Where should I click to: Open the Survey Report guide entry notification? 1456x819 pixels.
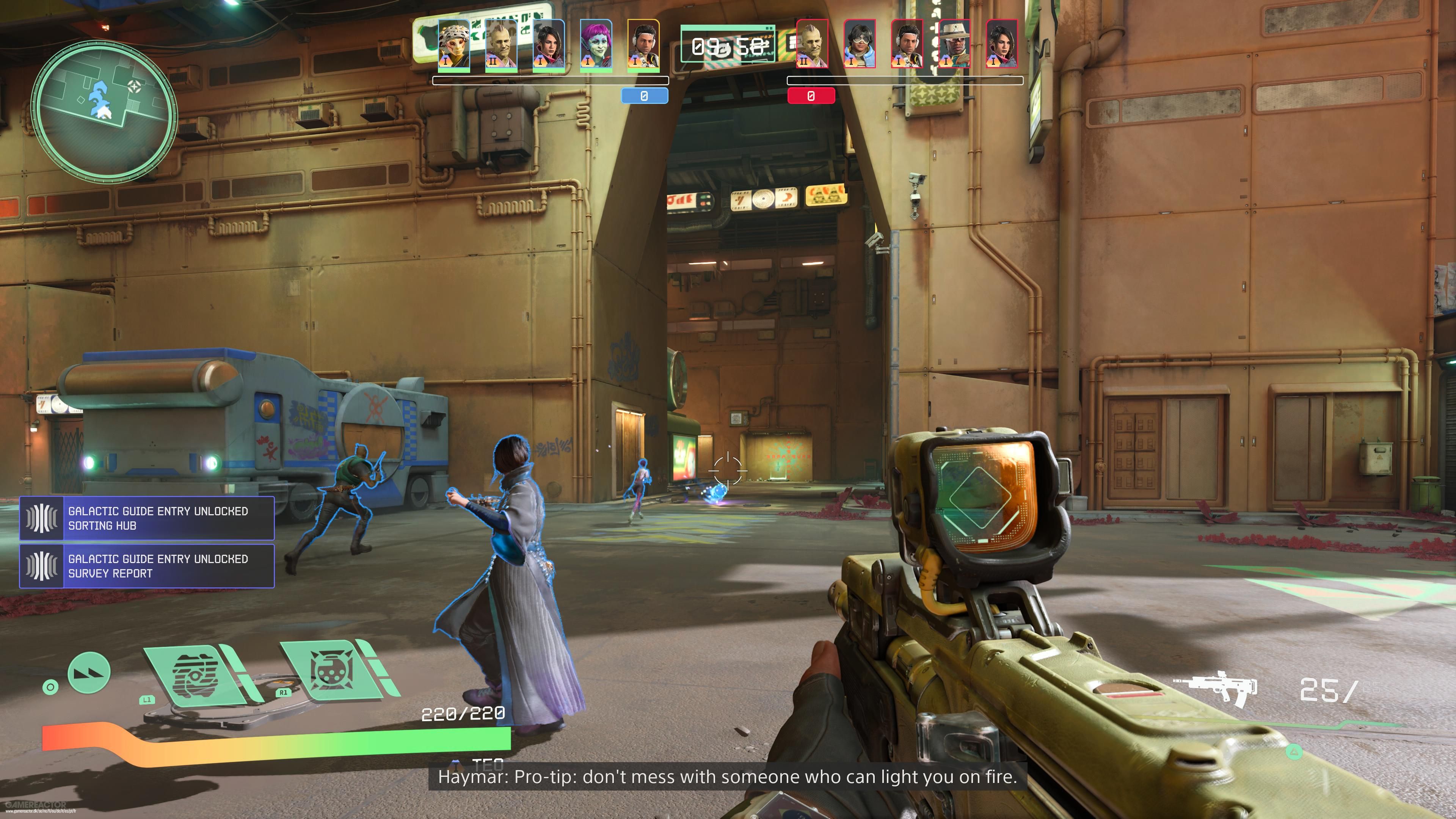147,566
